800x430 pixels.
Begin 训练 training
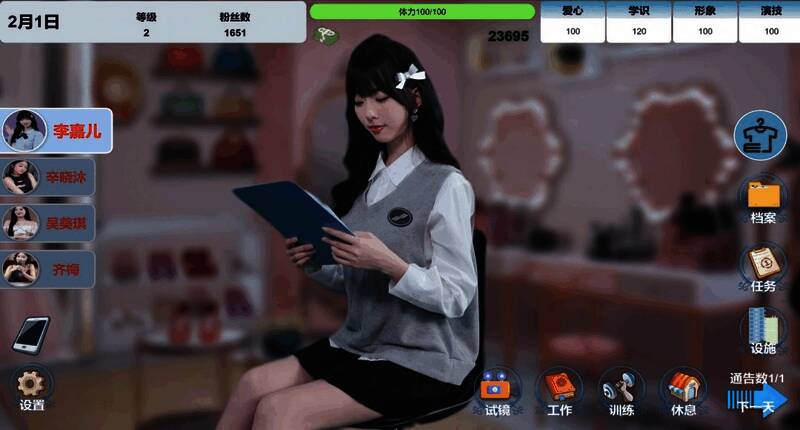pos(621,391)
